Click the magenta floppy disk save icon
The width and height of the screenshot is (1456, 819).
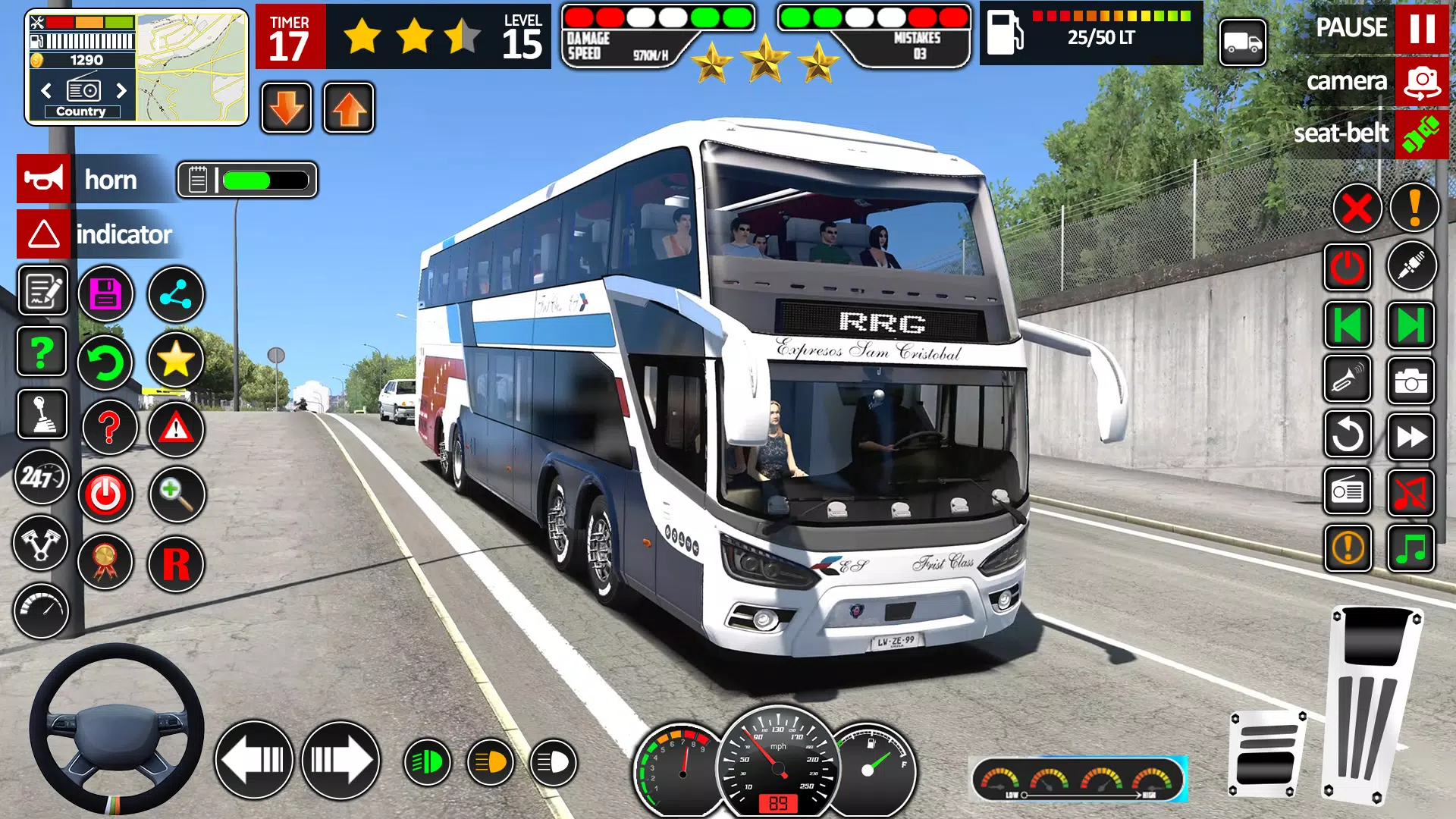[x=105, y=294]
